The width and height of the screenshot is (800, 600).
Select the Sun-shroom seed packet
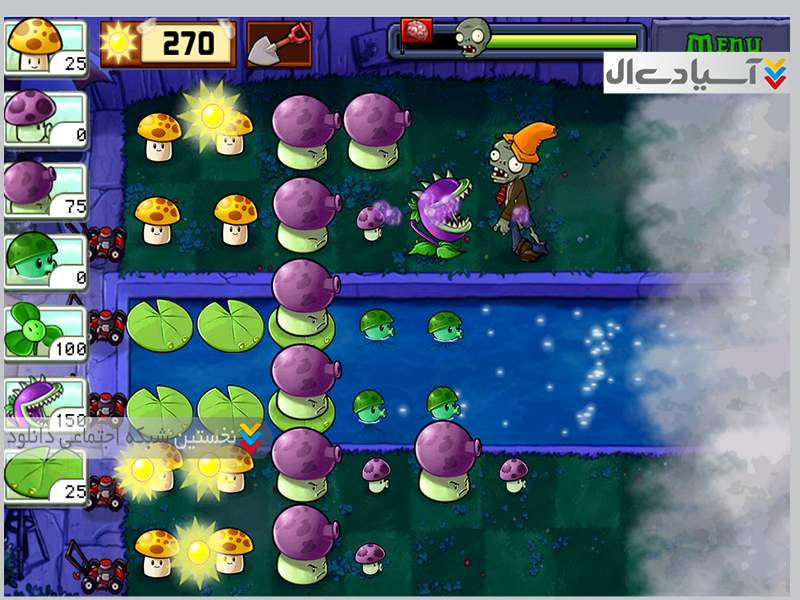point(46,47)
